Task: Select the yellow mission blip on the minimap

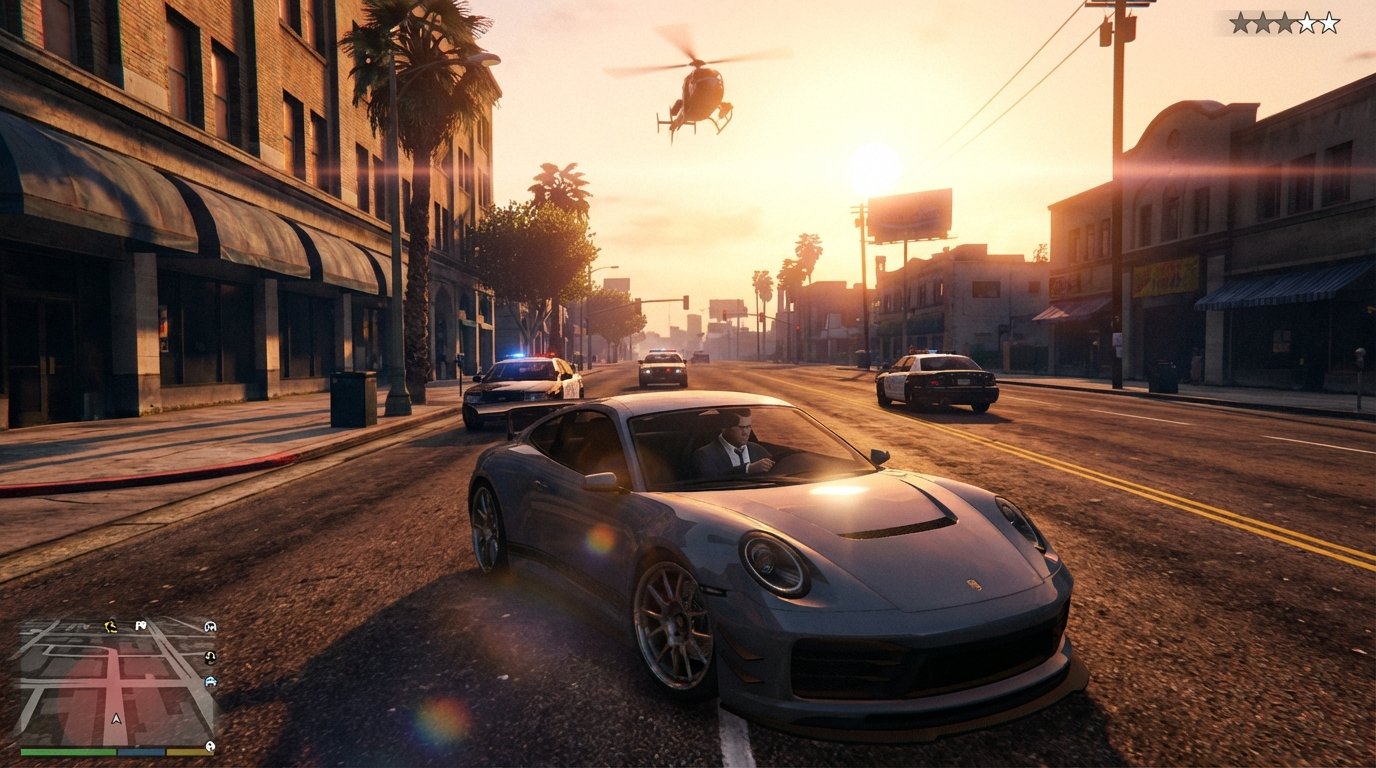Action: coord(110,626)
